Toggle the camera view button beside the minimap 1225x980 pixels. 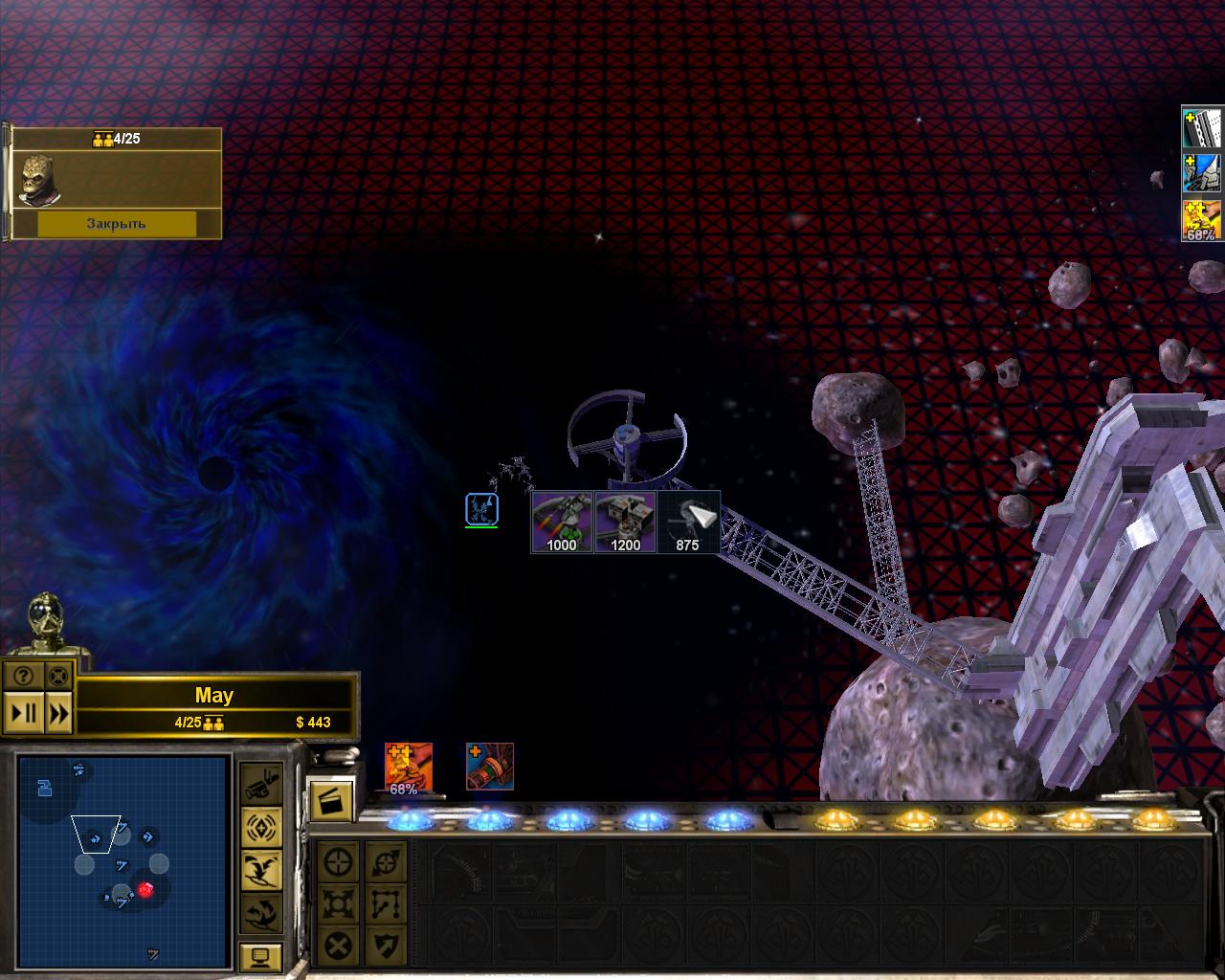tap(260, 784)
